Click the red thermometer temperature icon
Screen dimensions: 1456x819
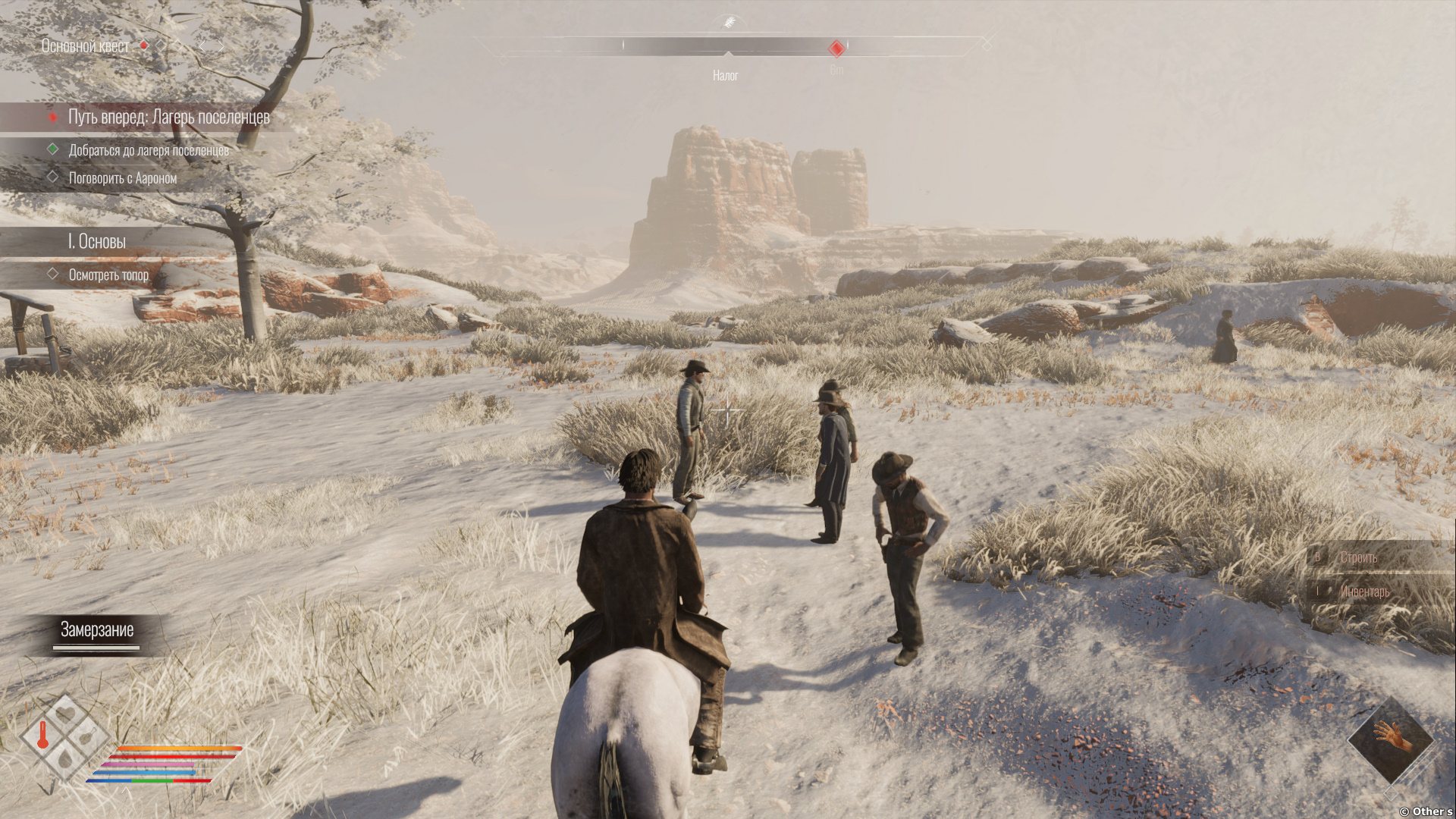(43, 736)
